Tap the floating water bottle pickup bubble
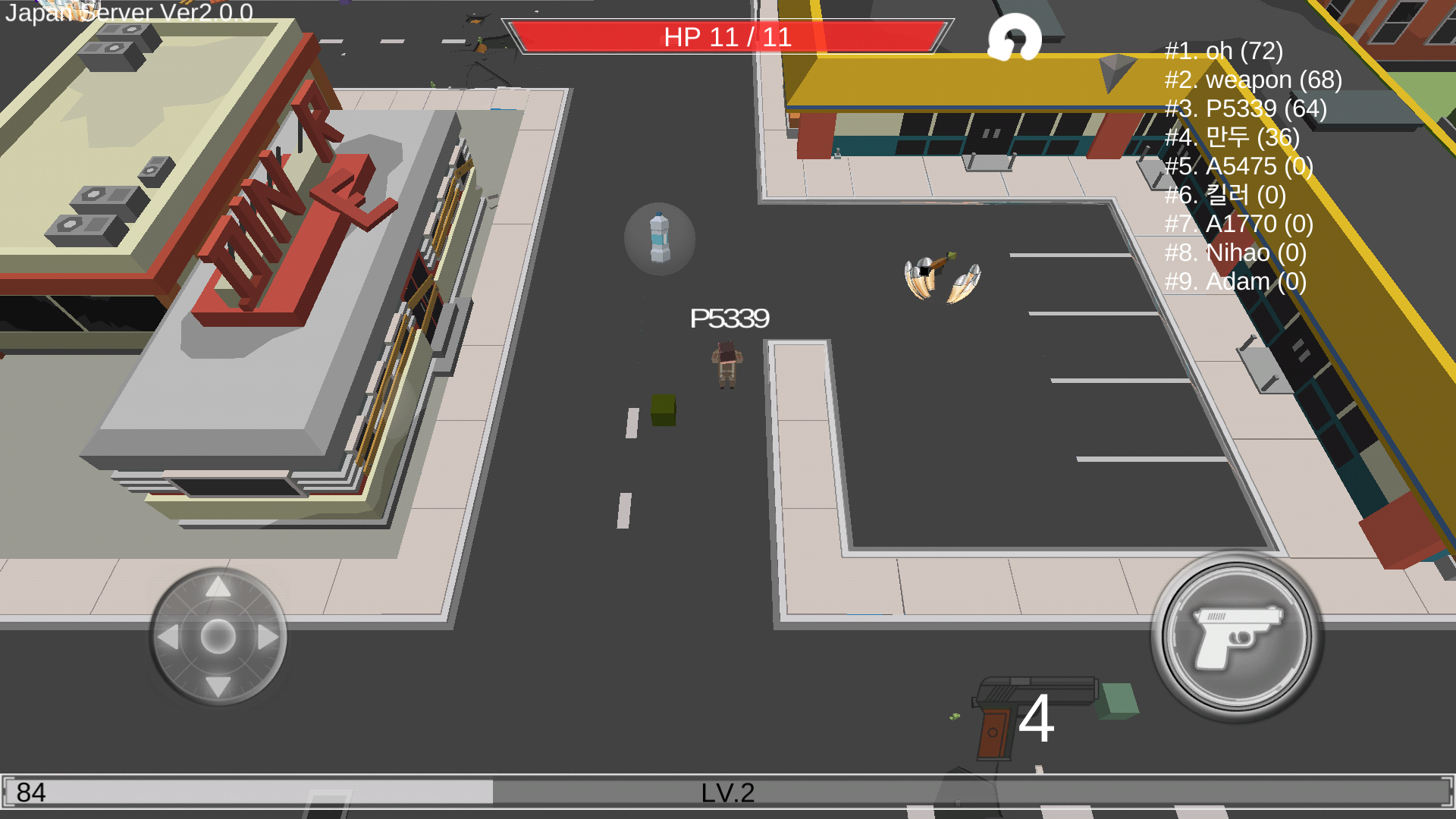Image resolution: width=1456 pixels, height=819 pixels. tap(659, 240)
